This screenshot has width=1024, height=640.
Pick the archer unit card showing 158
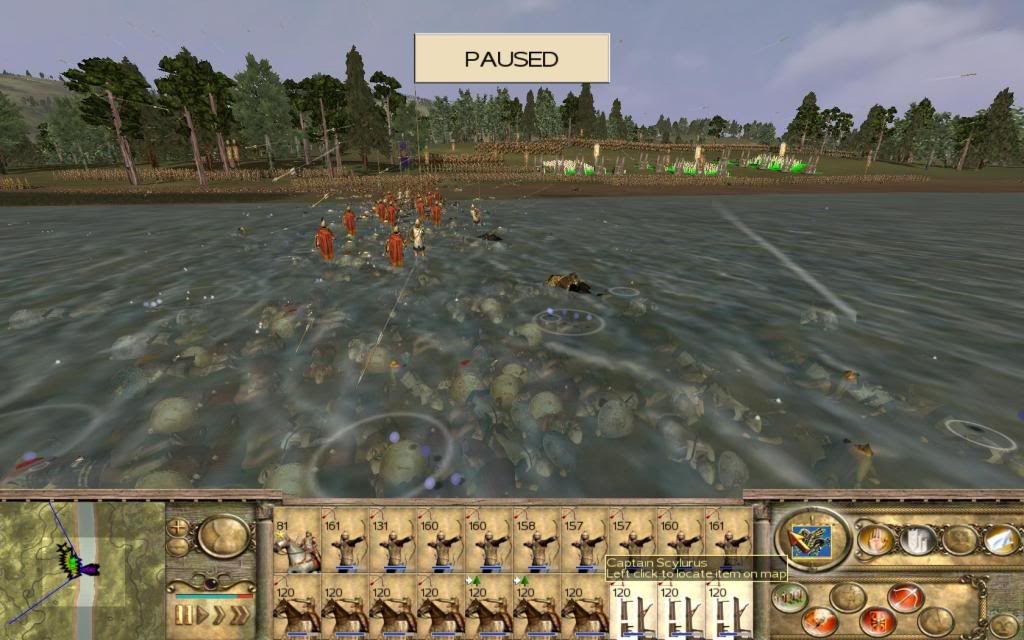click(537, 540)
